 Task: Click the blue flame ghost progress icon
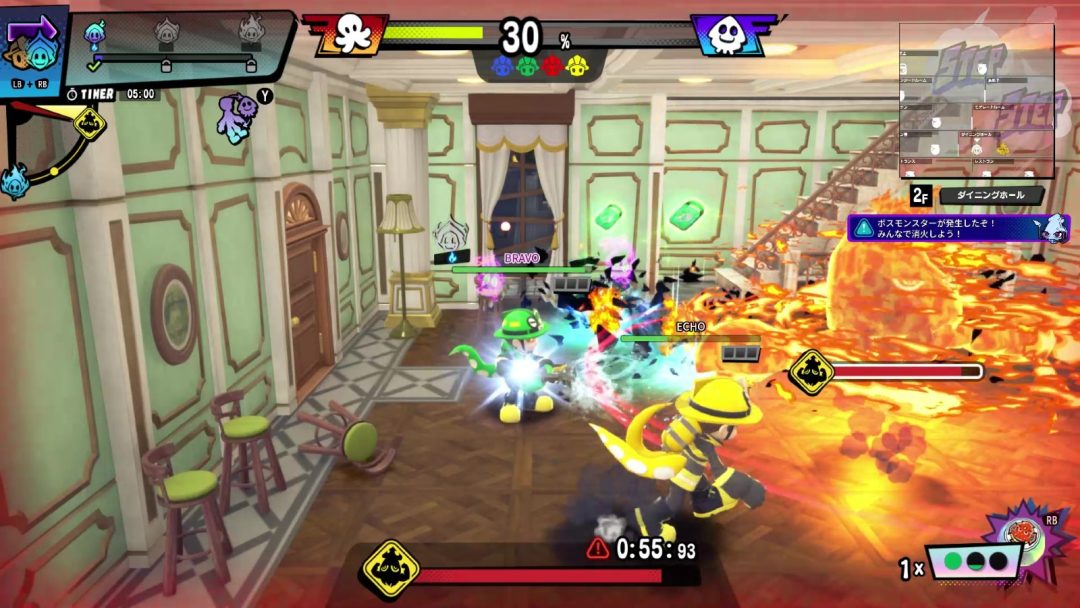[95, 35]
